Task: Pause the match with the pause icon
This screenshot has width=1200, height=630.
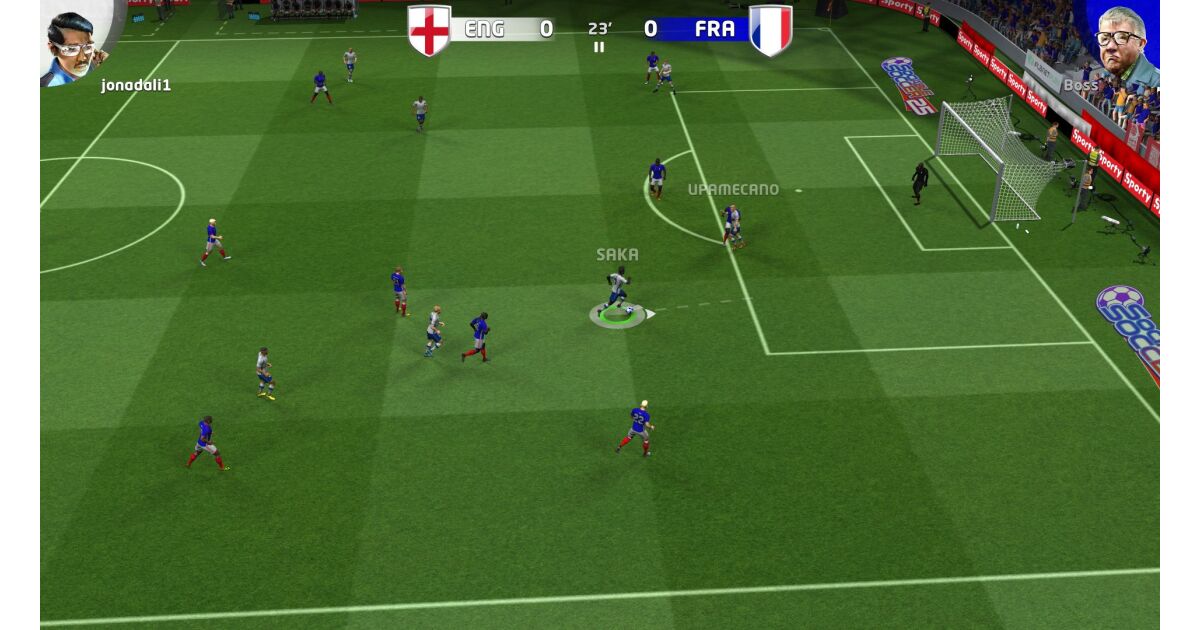Action: pyautogui.click(x=599, y=47)
